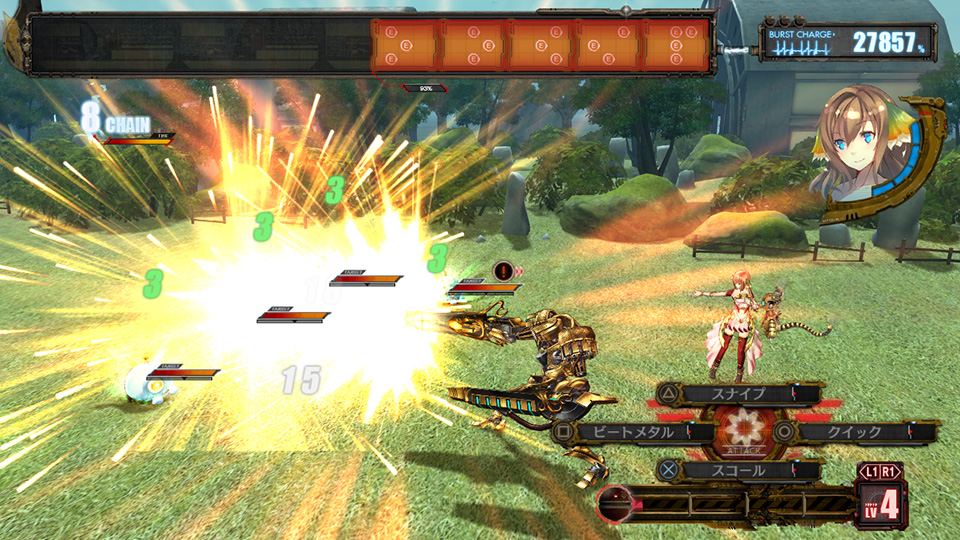Click the LV 4 skill level panel
Image resolution: width=960 pixels, height=540 pixels.
[x=880, y=503]
